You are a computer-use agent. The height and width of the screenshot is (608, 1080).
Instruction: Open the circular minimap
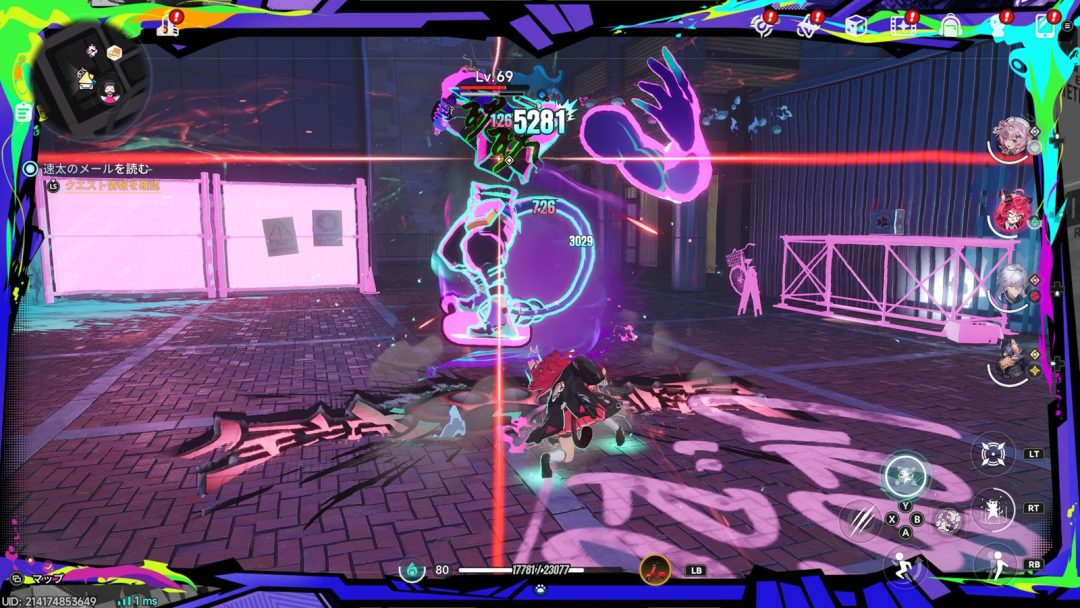pos(91,79)
